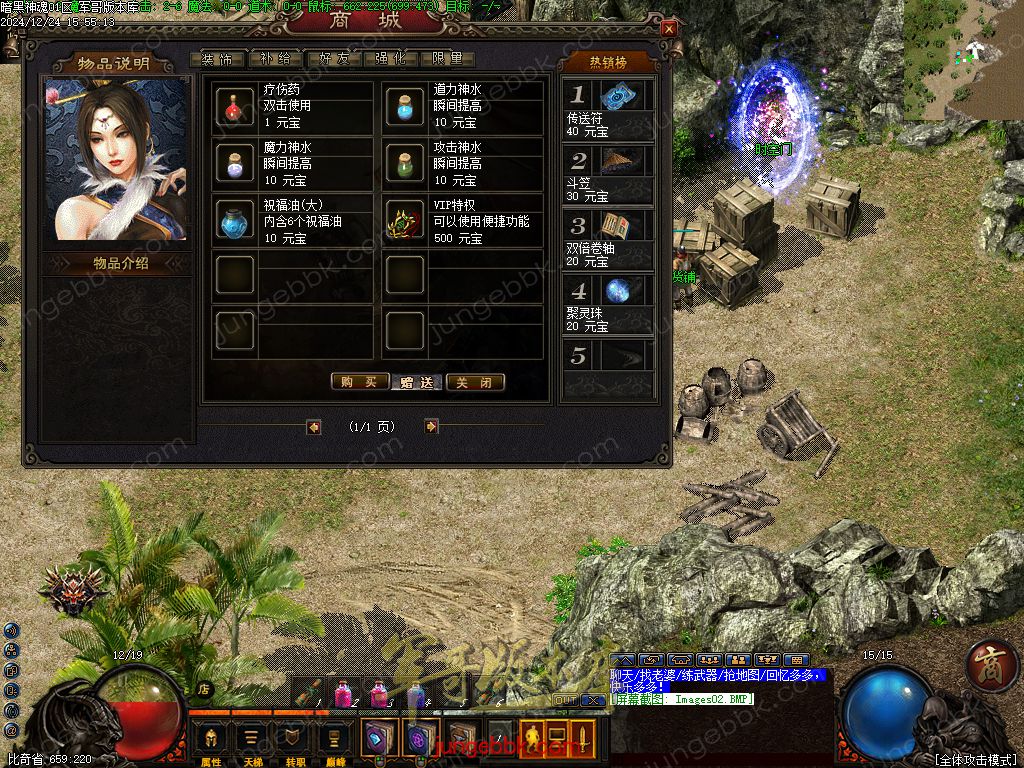Screen dimensions: 1024x768
Task: Click the 关闭 close button
Action: click(475, 382)
